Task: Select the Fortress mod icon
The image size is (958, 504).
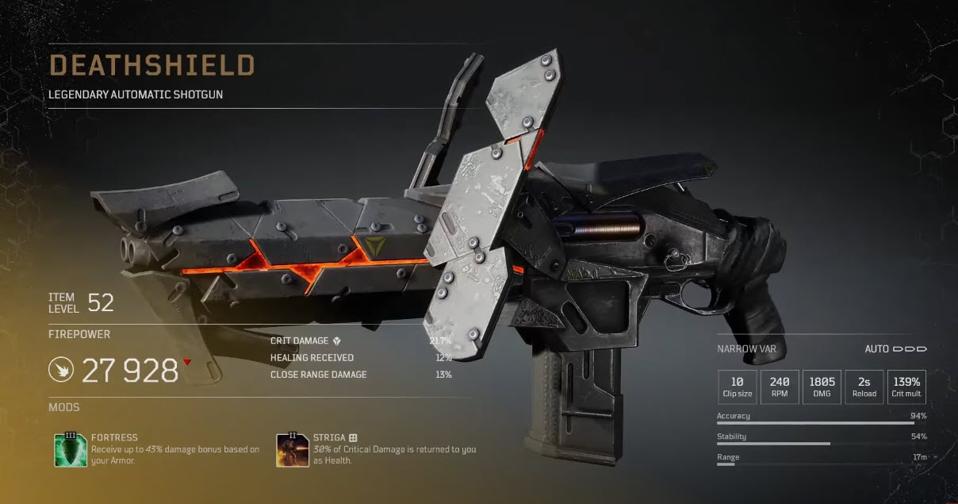Action: tap(69, 451)
